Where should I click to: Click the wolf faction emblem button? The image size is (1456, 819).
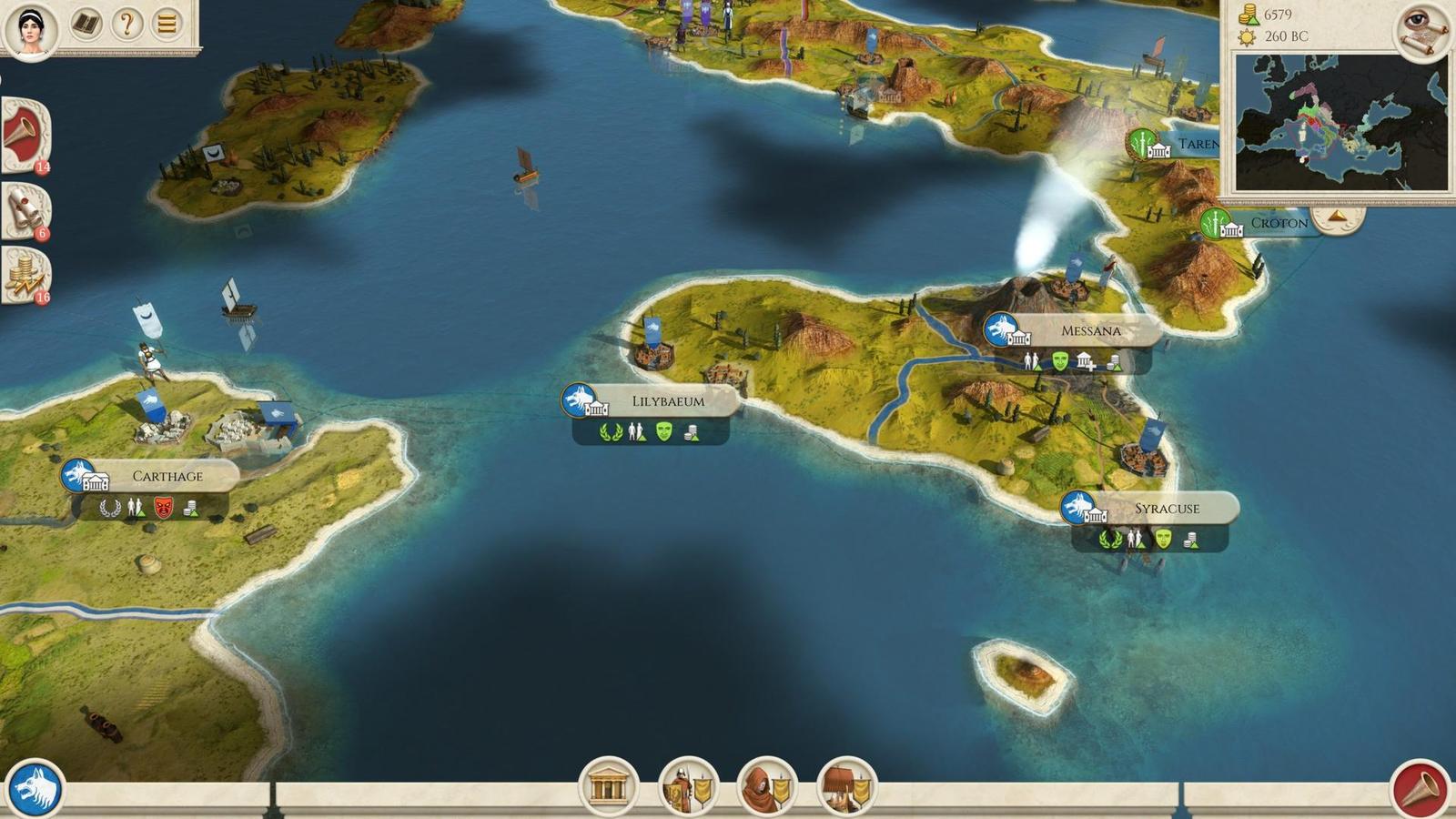35,788
